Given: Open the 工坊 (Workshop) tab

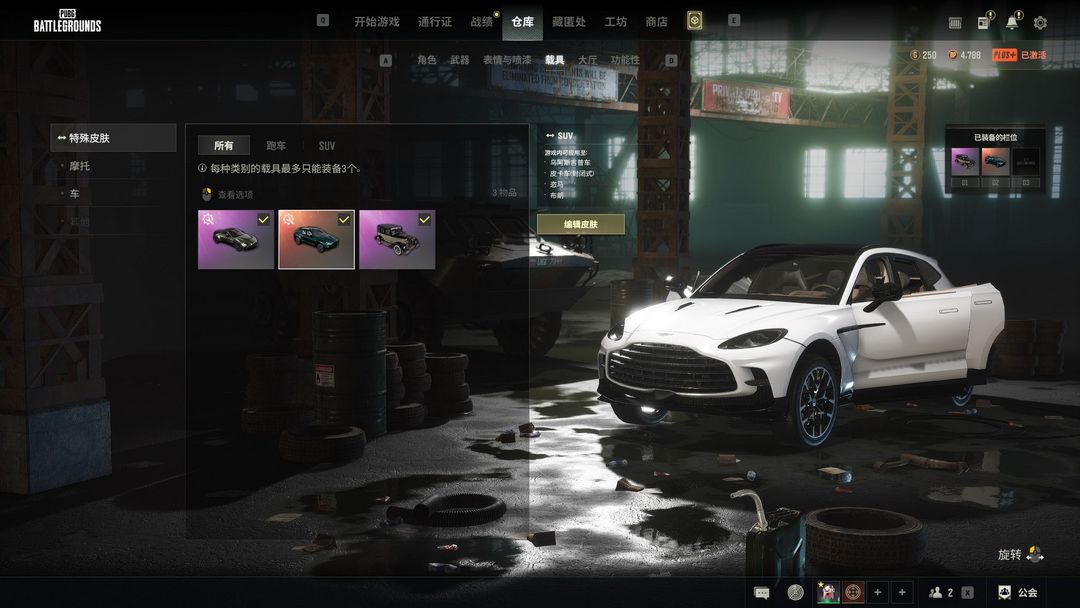Looking at the screenshot, I should pyautogui.click(x=616, y=22).
